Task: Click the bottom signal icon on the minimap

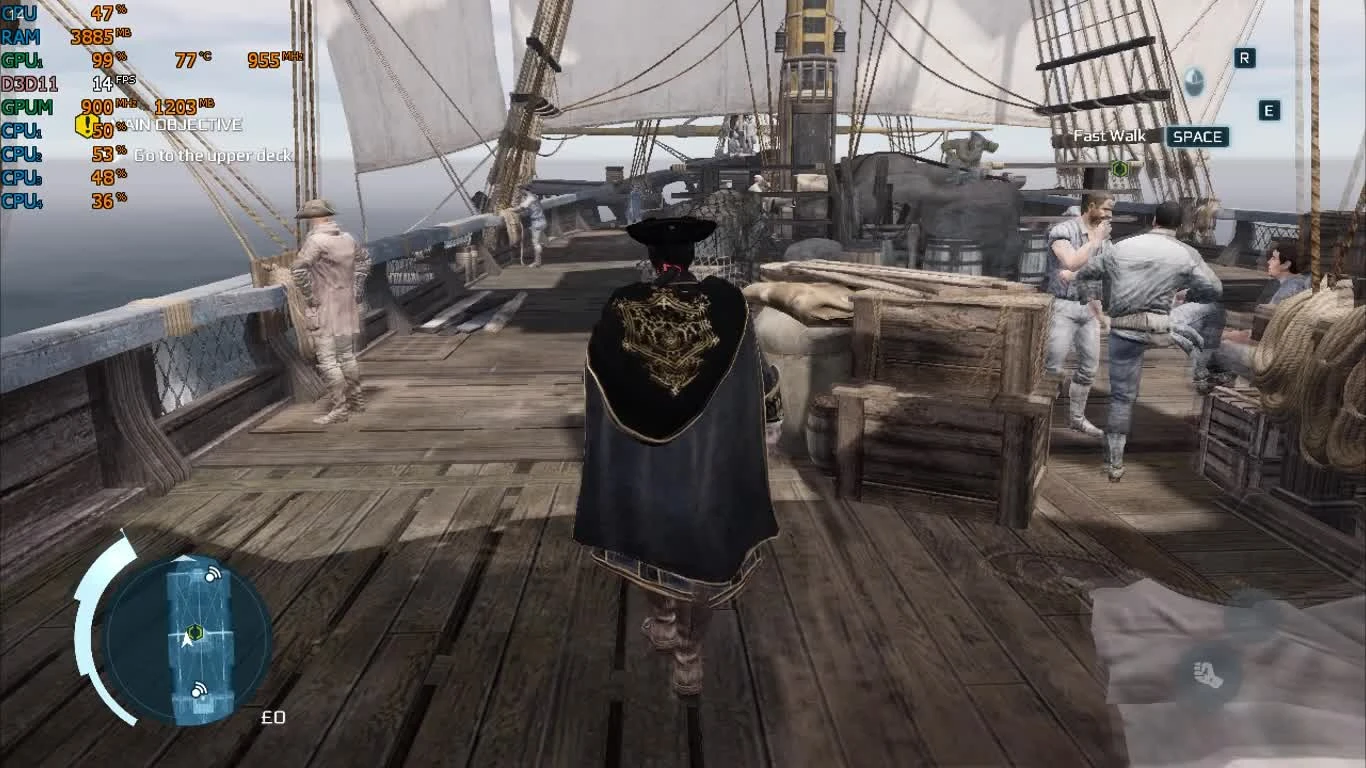Action: (x=198, y=690)
